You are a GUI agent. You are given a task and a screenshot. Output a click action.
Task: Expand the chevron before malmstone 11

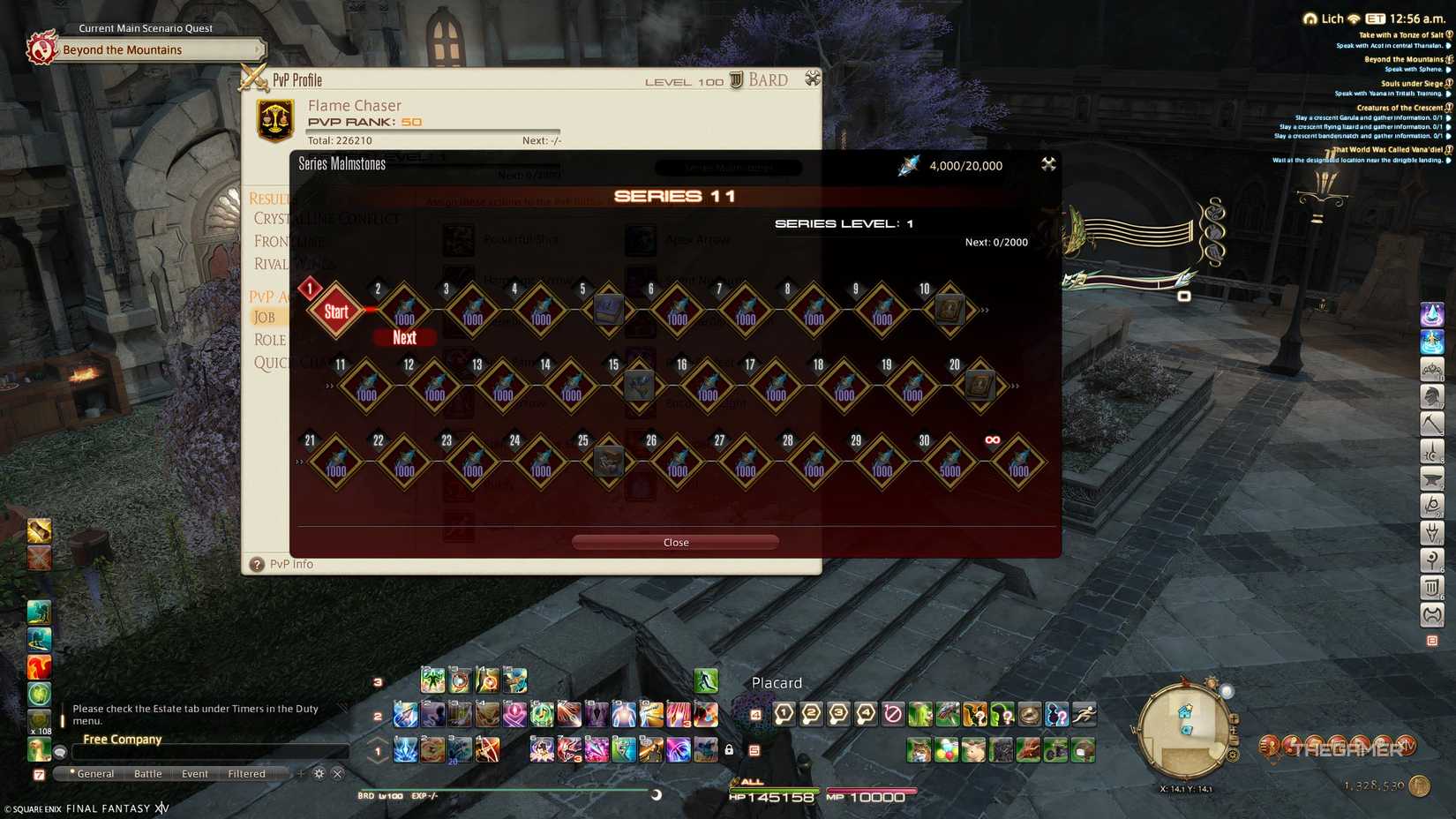coord(329,386)
